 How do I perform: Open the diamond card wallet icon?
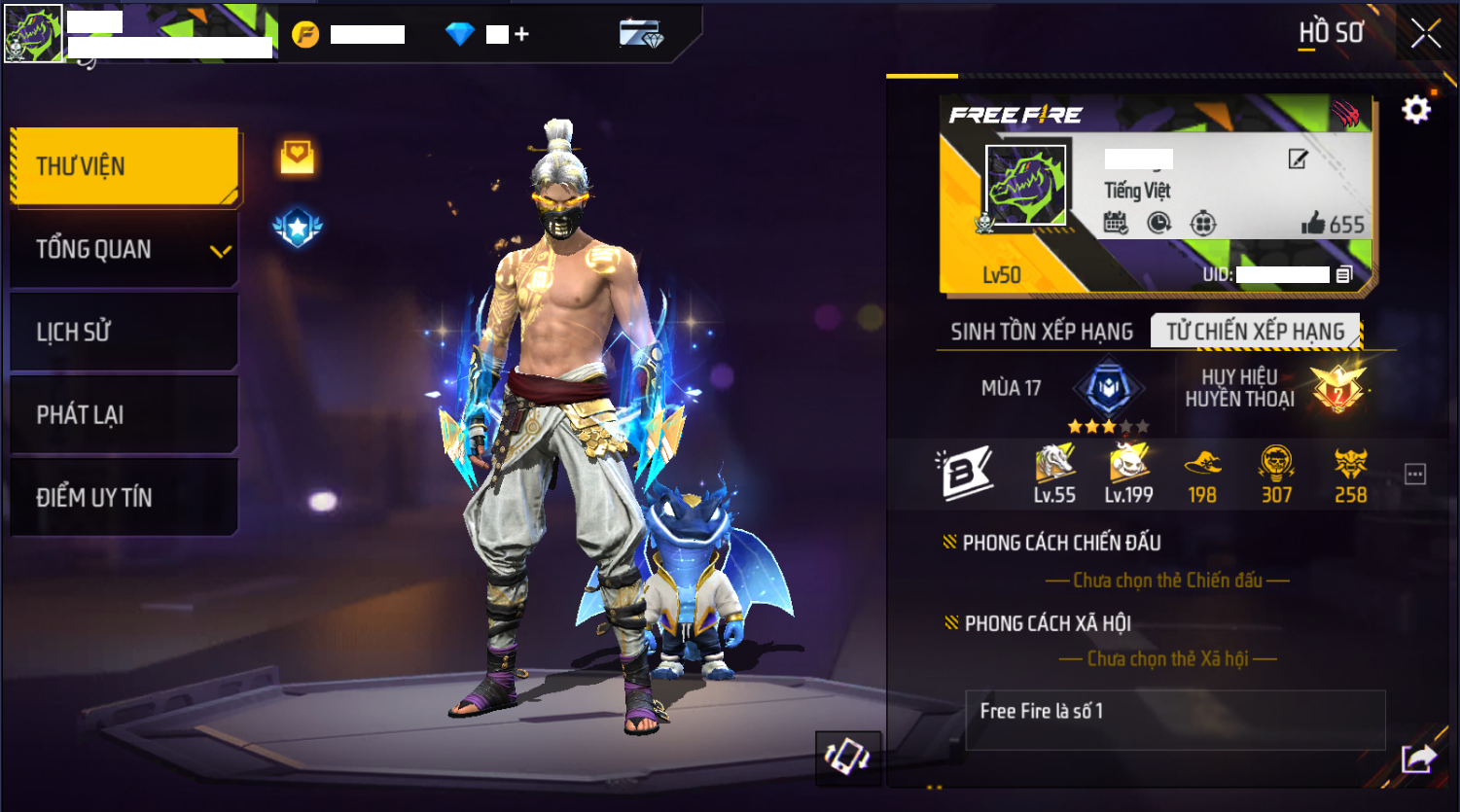[x=641, y=34]
